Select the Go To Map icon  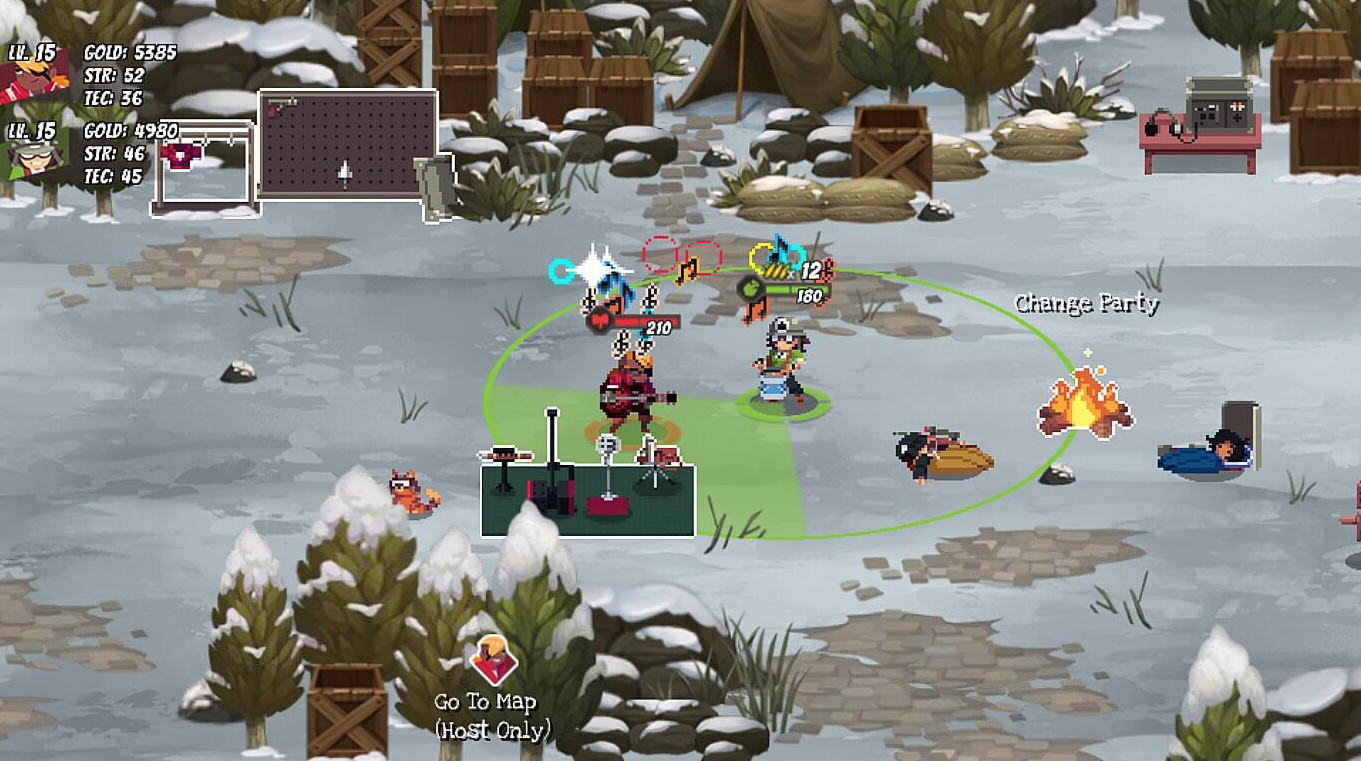click(492, 658)
